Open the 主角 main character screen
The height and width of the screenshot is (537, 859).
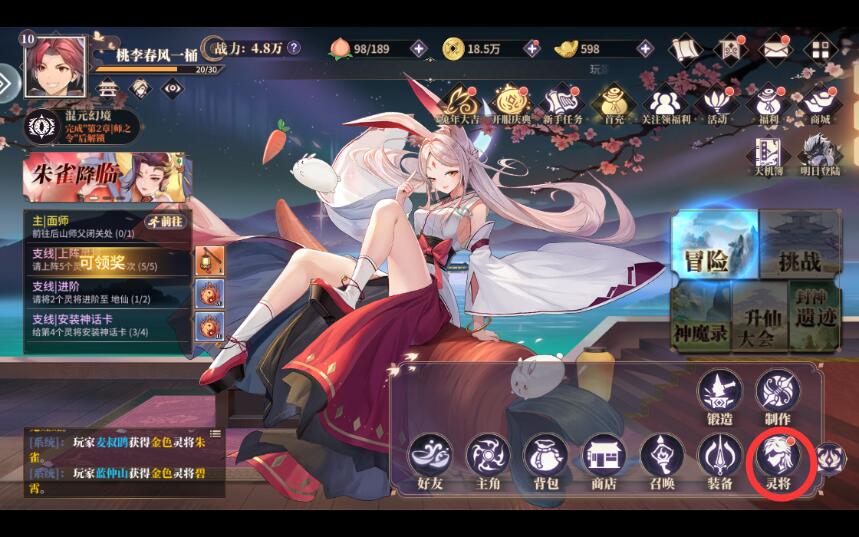pos(488,457)
